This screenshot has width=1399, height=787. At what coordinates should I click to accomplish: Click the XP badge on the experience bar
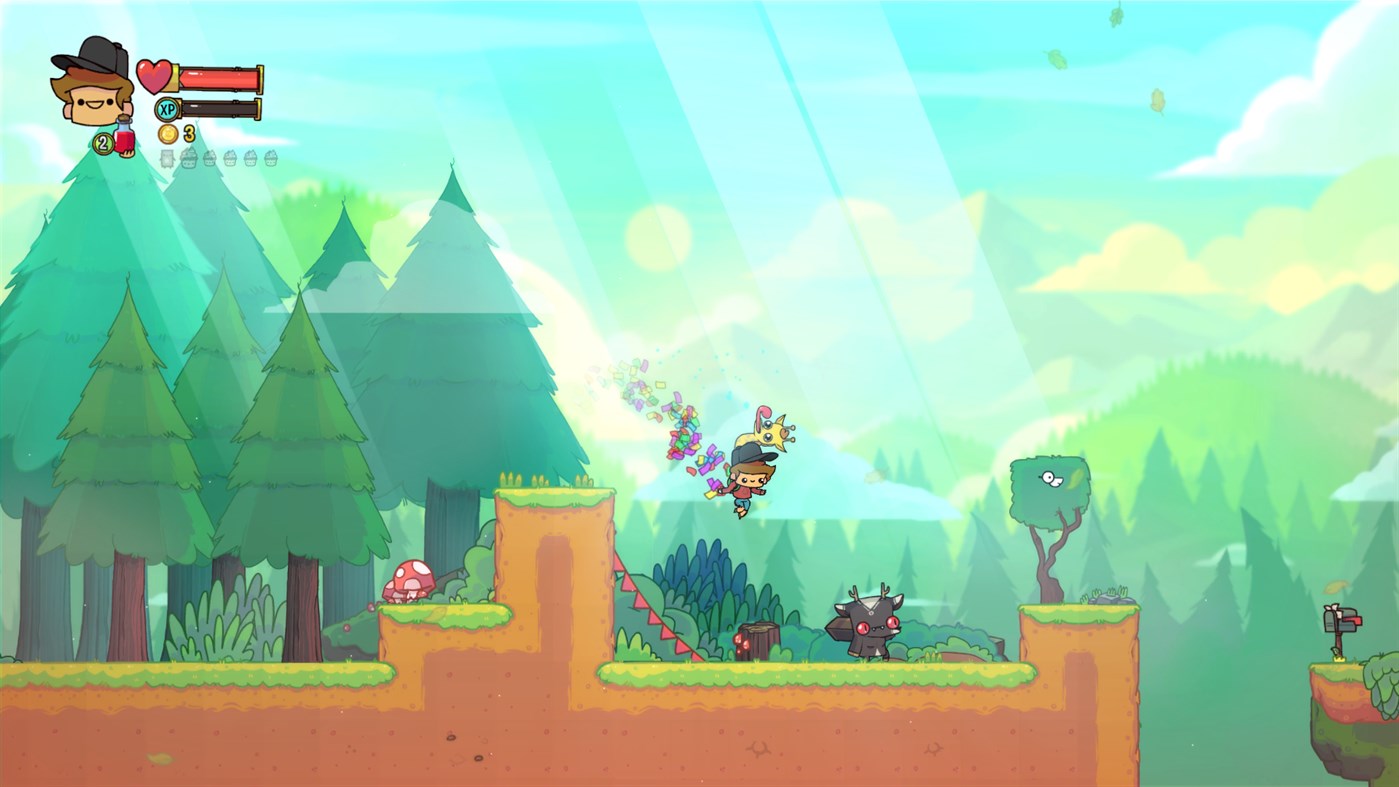pyautogui.click(x=166, y=107)
